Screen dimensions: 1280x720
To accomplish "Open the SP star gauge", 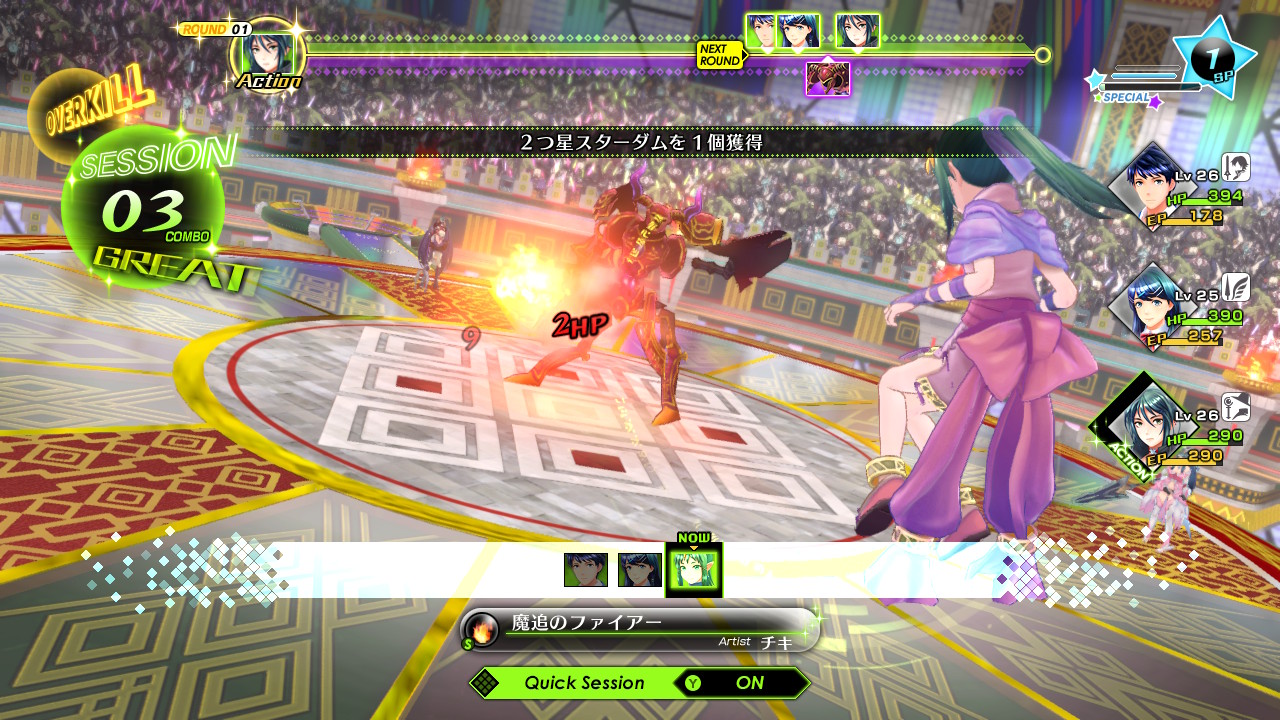I will point(1212,57).
